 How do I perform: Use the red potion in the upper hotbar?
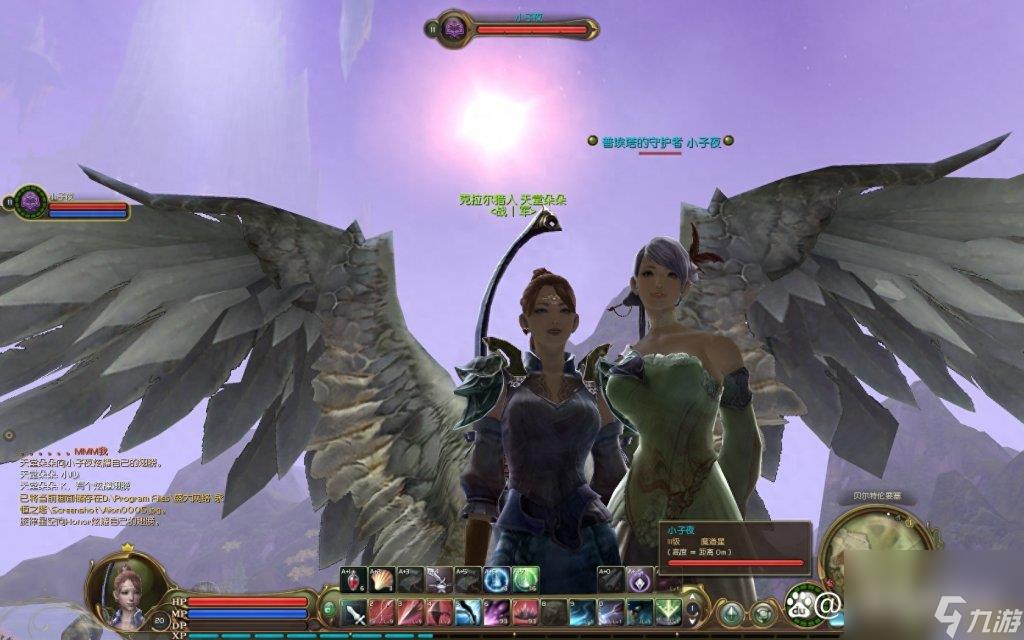pos(355,580)
